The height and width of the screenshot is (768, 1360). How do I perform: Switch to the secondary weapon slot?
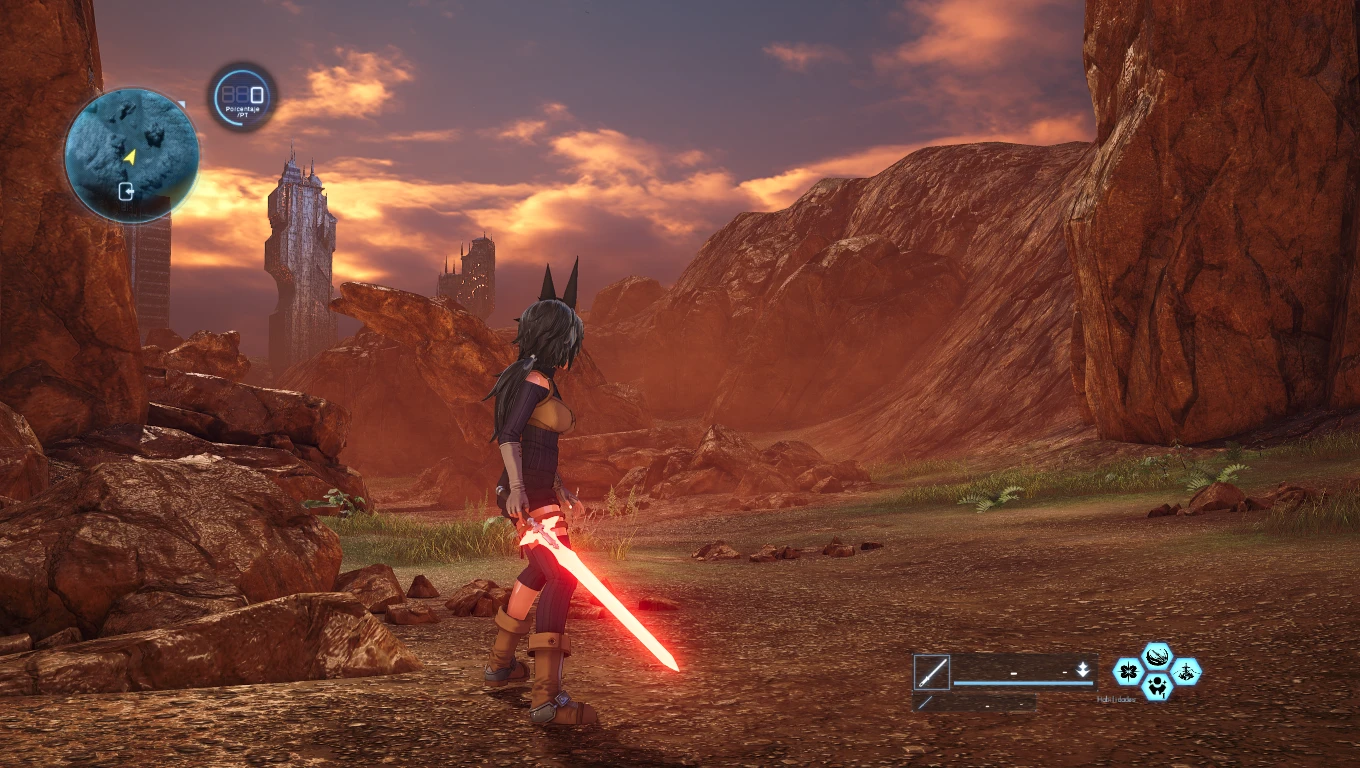pos(925,703)
